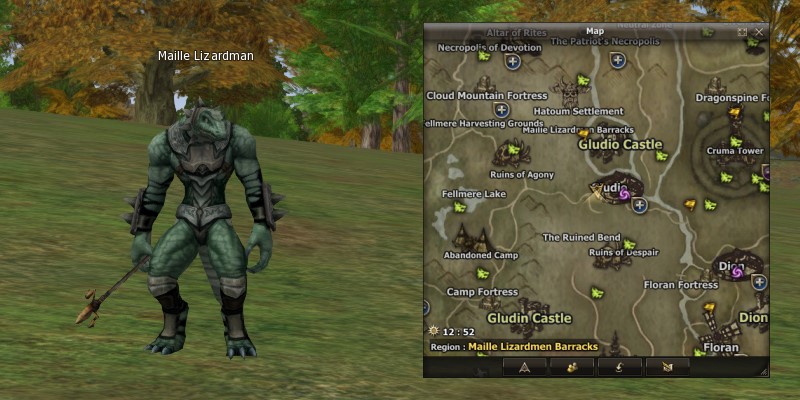Select the Necropolis of Devotion shield marker
Screen dimensions: 800x400
[513, 62]
